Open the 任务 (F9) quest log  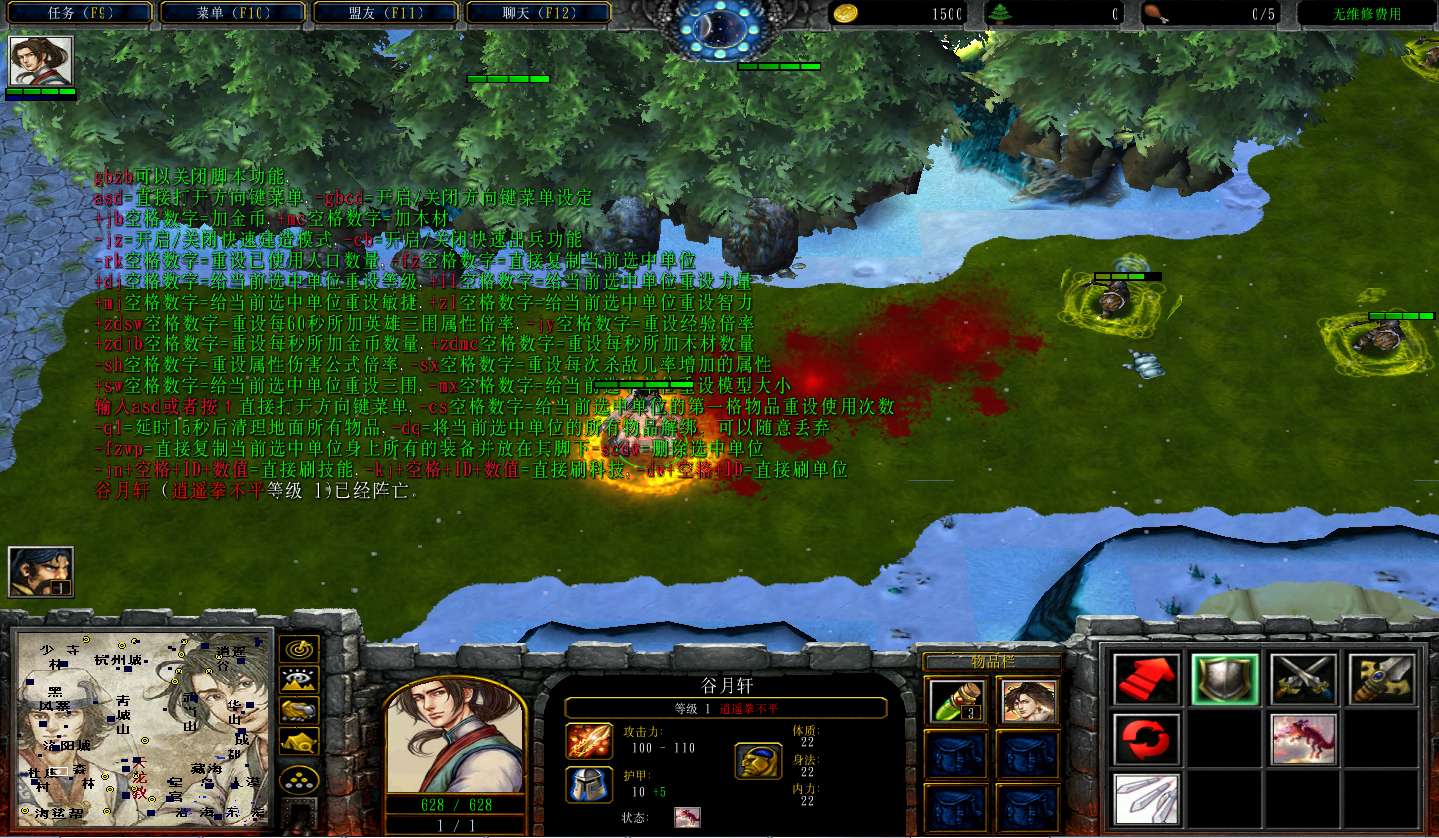click(78, 13)
